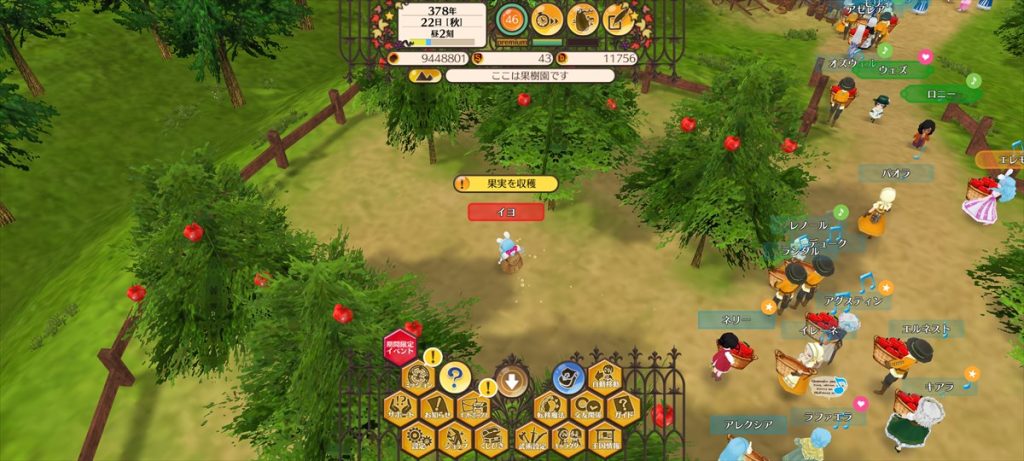Open the 設定 gear settings hexagon

tap(418, 437)
